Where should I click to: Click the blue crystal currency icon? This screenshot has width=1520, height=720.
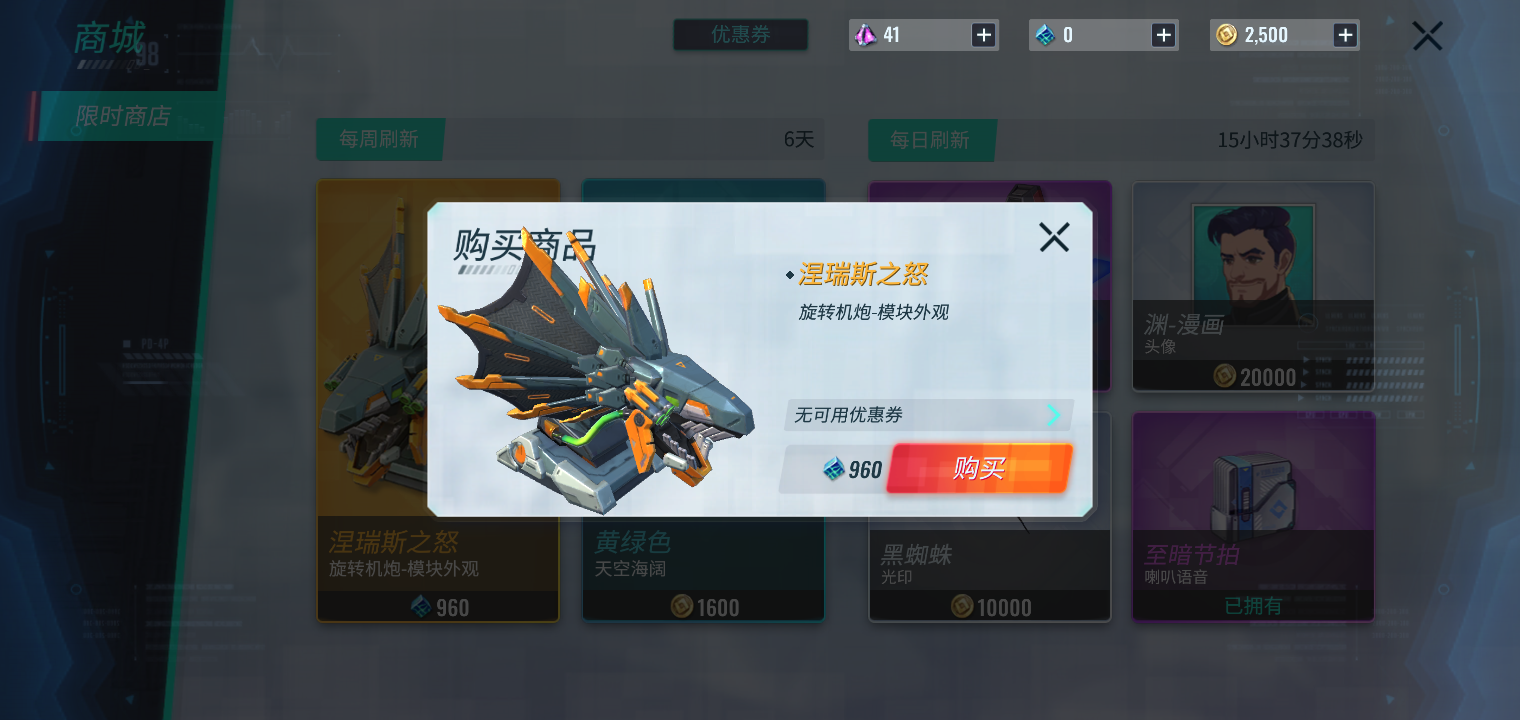[x=1047, y=34]
